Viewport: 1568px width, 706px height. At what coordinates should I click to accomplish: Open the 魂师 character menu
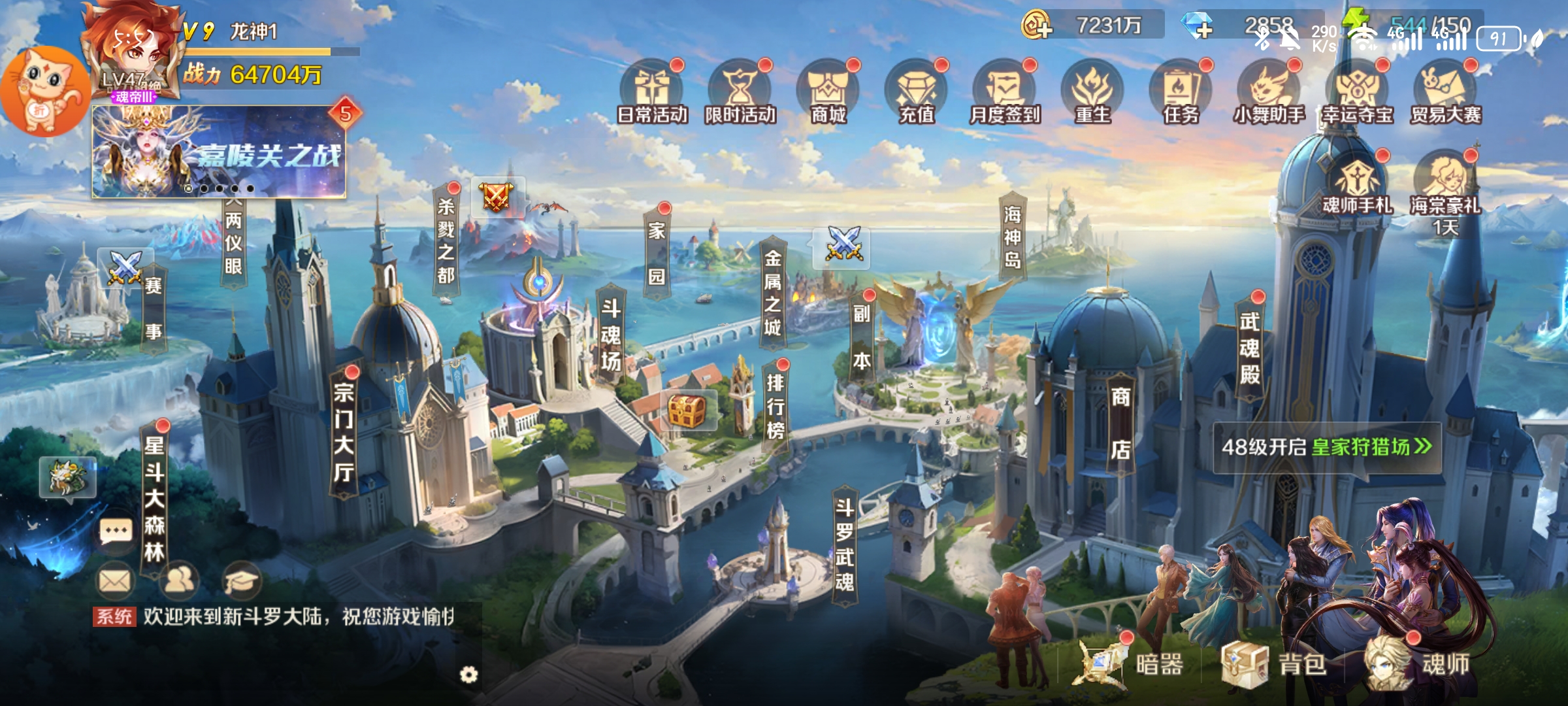click(1418, 664)
